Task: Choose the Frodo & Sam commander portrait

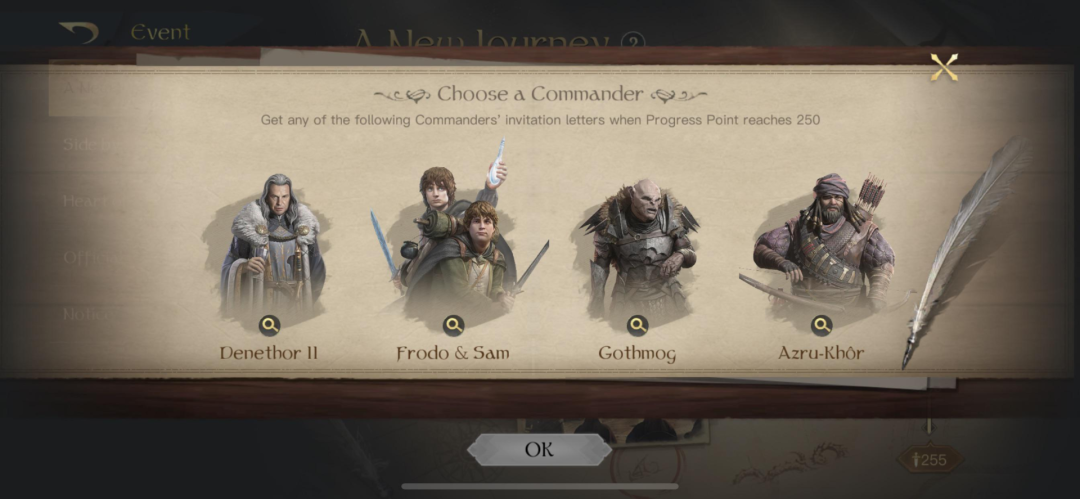Action: 455,240
